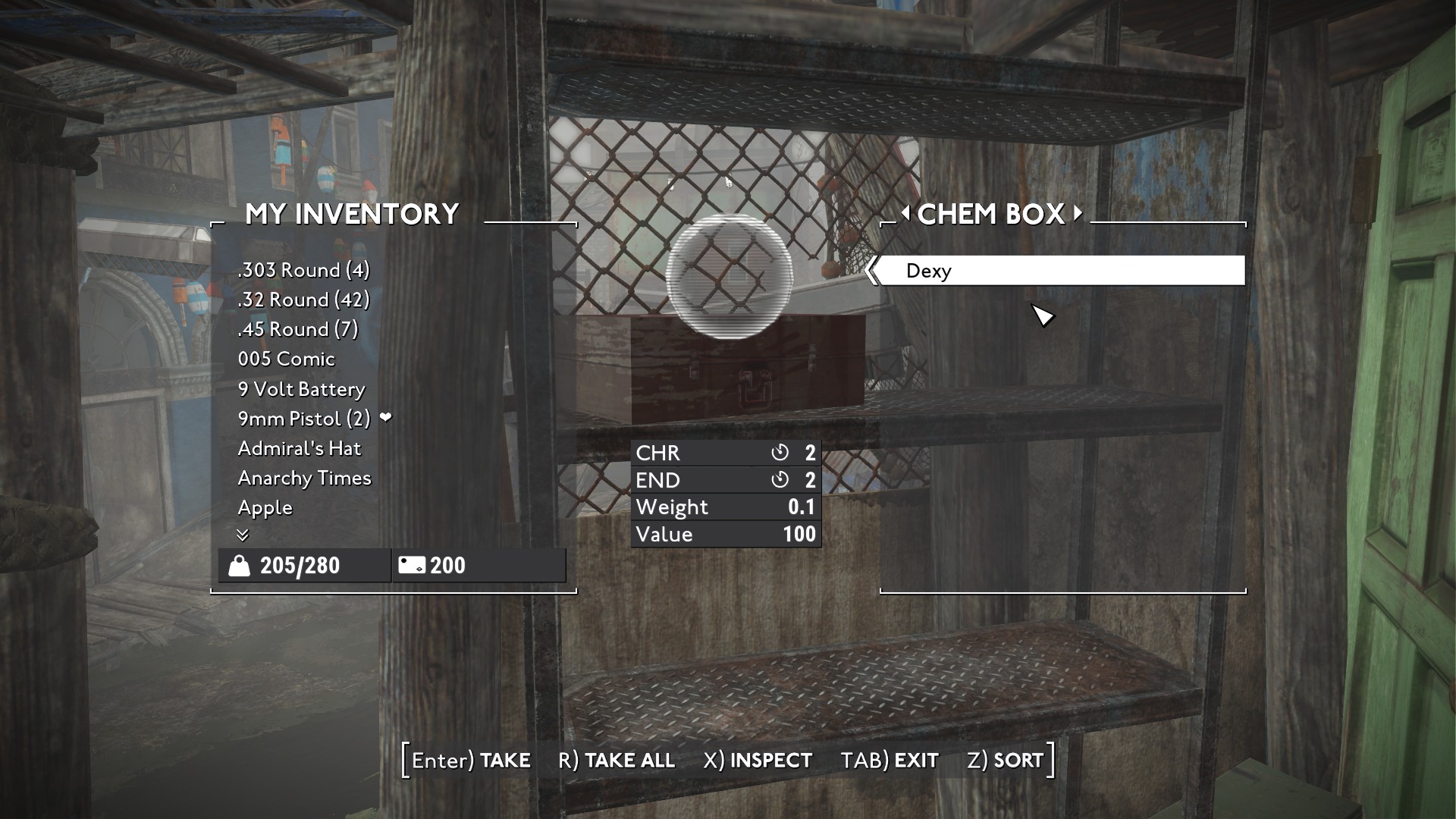Take All items from the container

[x=616, y=760]
